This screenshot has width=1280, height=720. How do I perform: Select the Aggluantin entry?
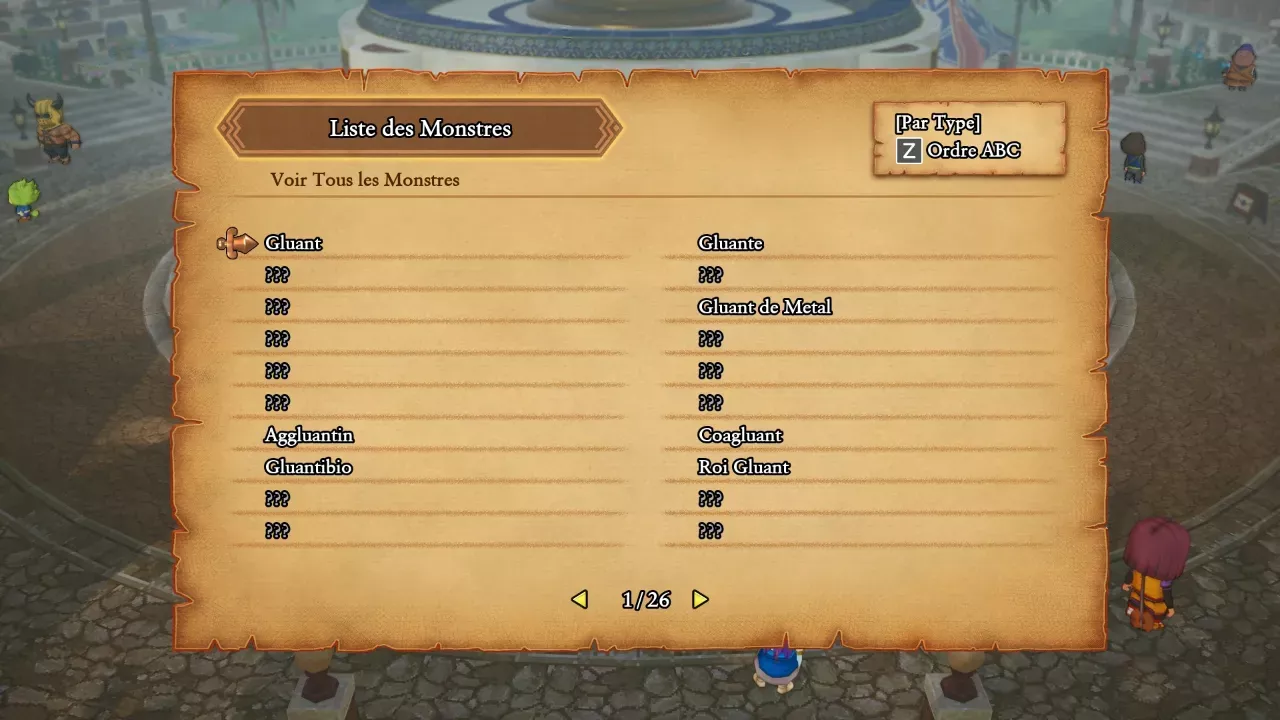pyautogui.click(x=308, y=435)
